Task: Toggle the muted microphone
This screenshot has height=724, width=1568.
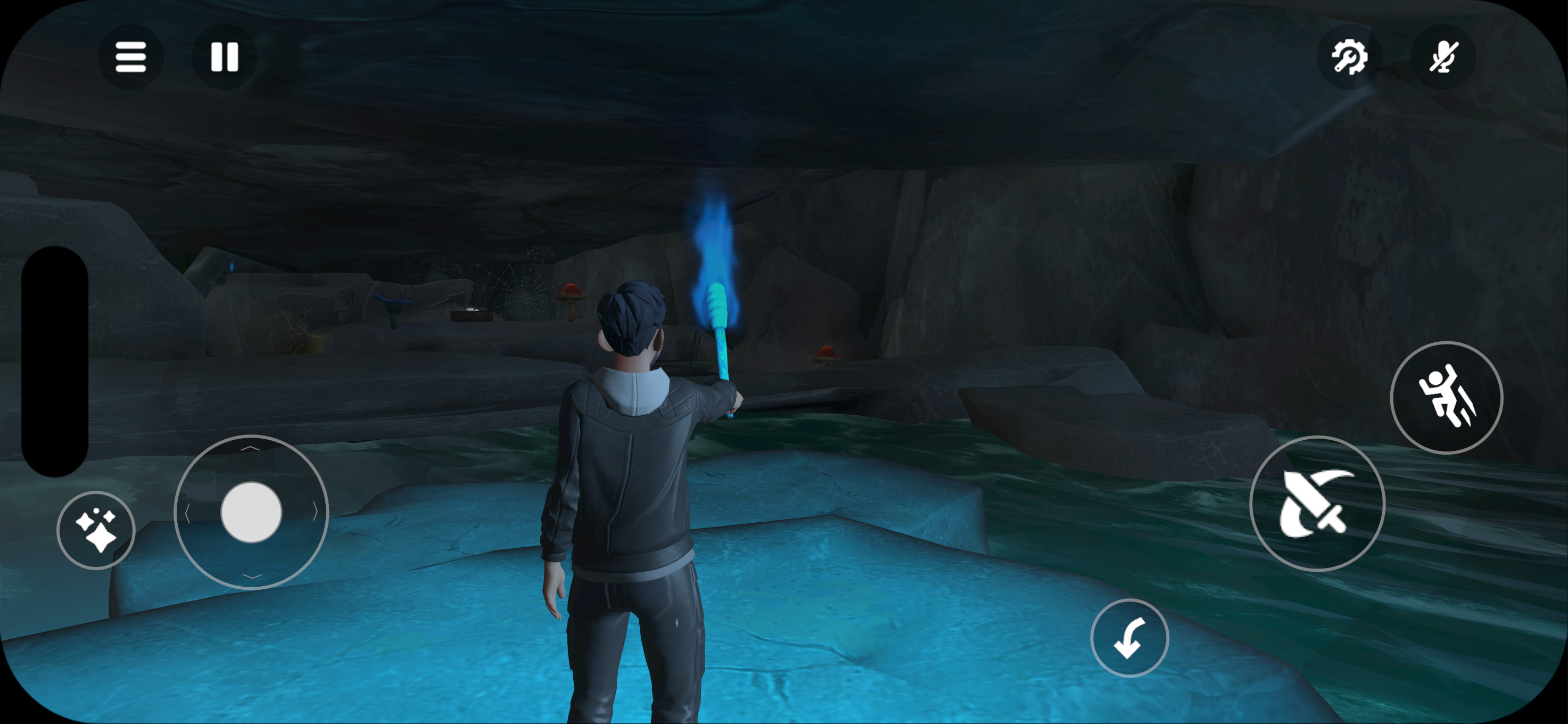Action: 1442,57
